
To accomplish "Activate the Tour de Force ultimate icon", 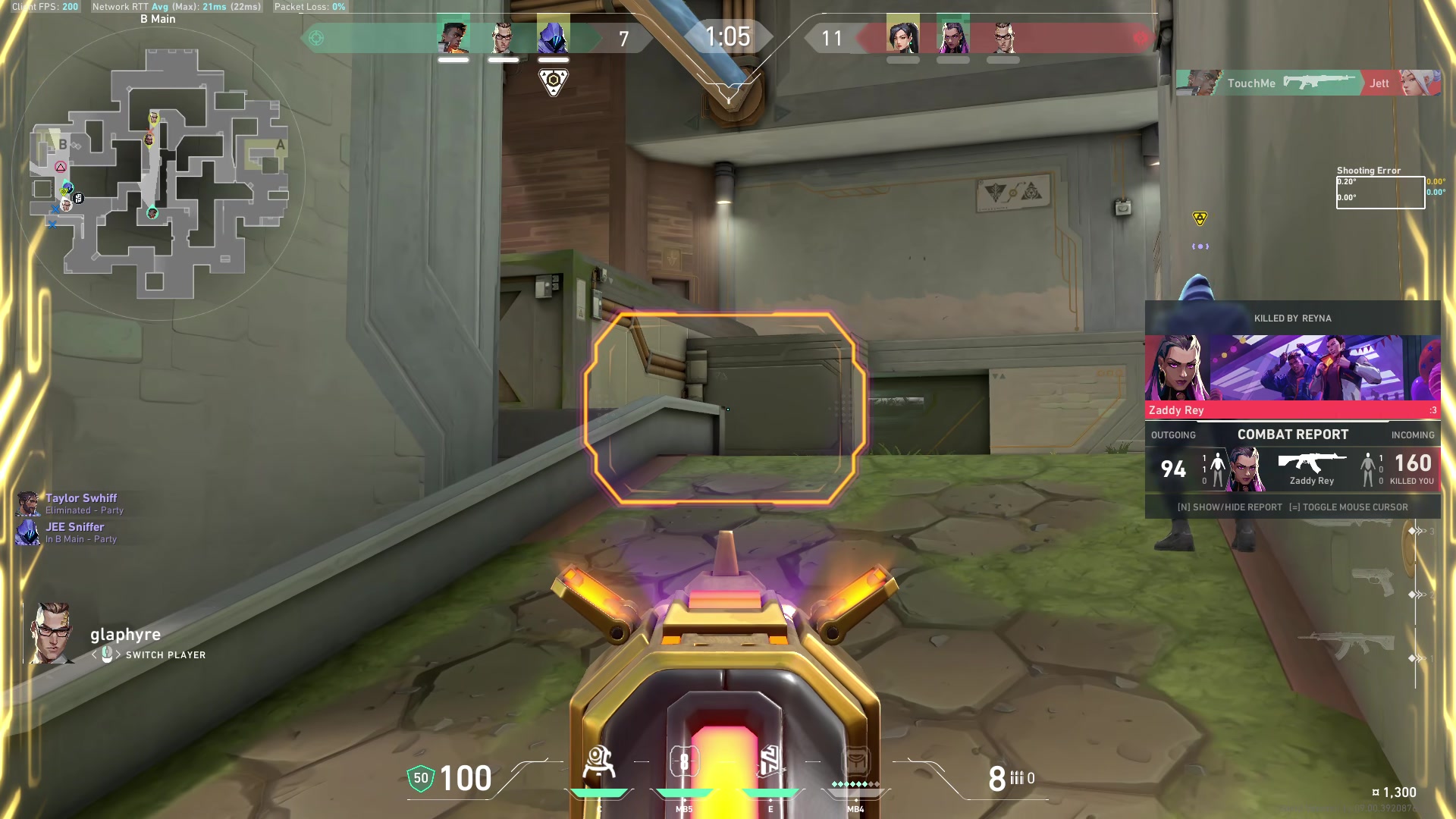I will click(856, 763).
